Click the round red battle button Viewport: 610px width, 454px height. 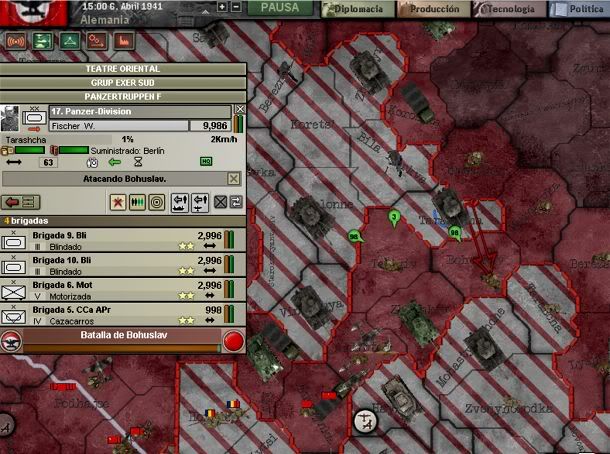tap(233, 340)
